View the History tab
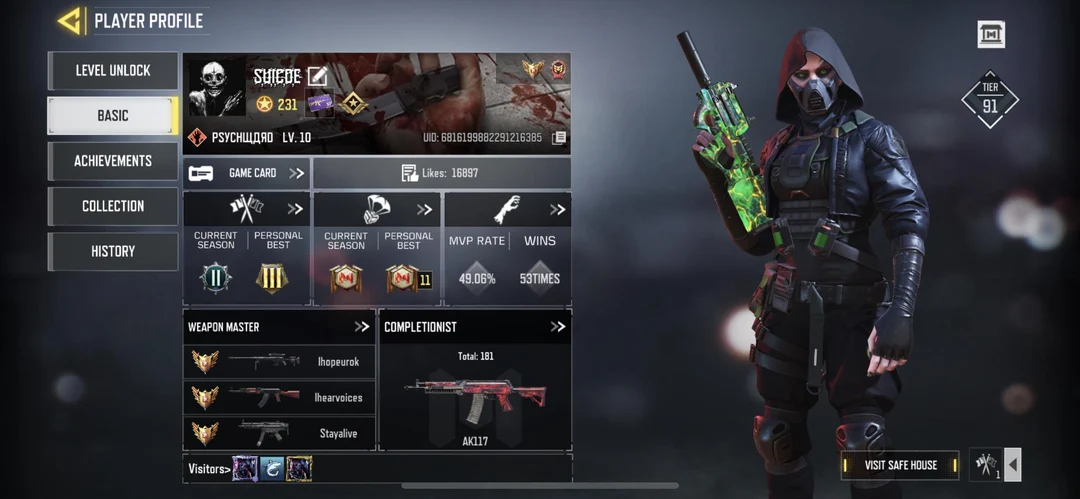The width and height of the screenshot is (1080, 499). [x=113, y=251]
